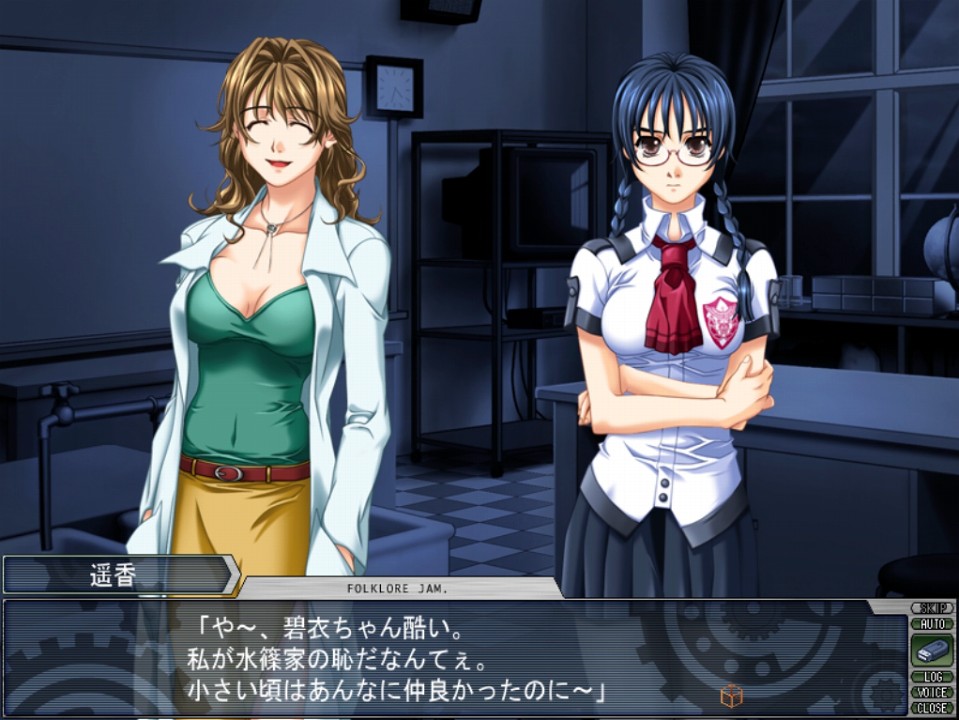Hide the text window with CLOSE
959x720 pixels.
[x=931, y=707]
